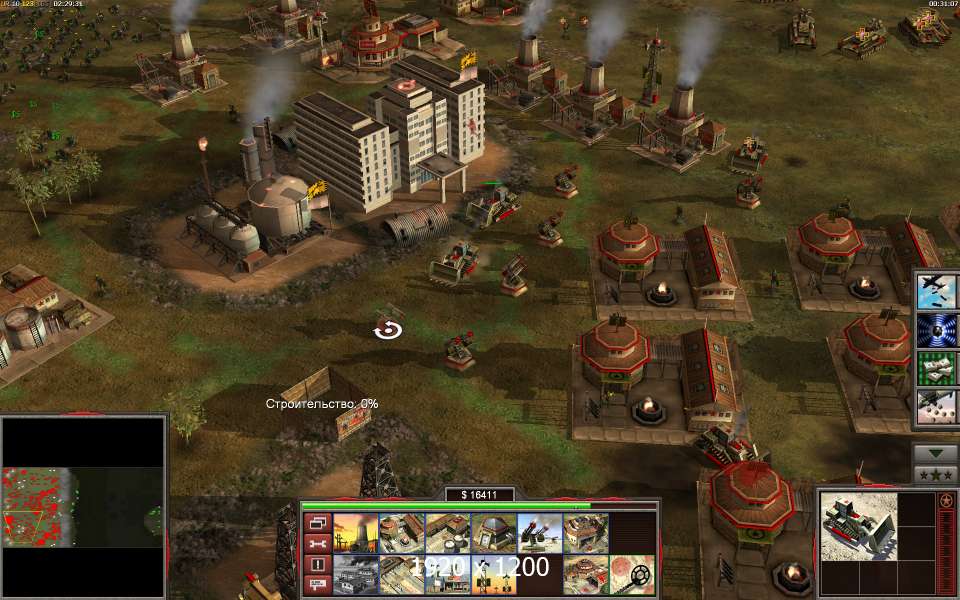Select the Nuclear Reactor build icon
Viewport: 960px width, 600px height.
point(354,533)
